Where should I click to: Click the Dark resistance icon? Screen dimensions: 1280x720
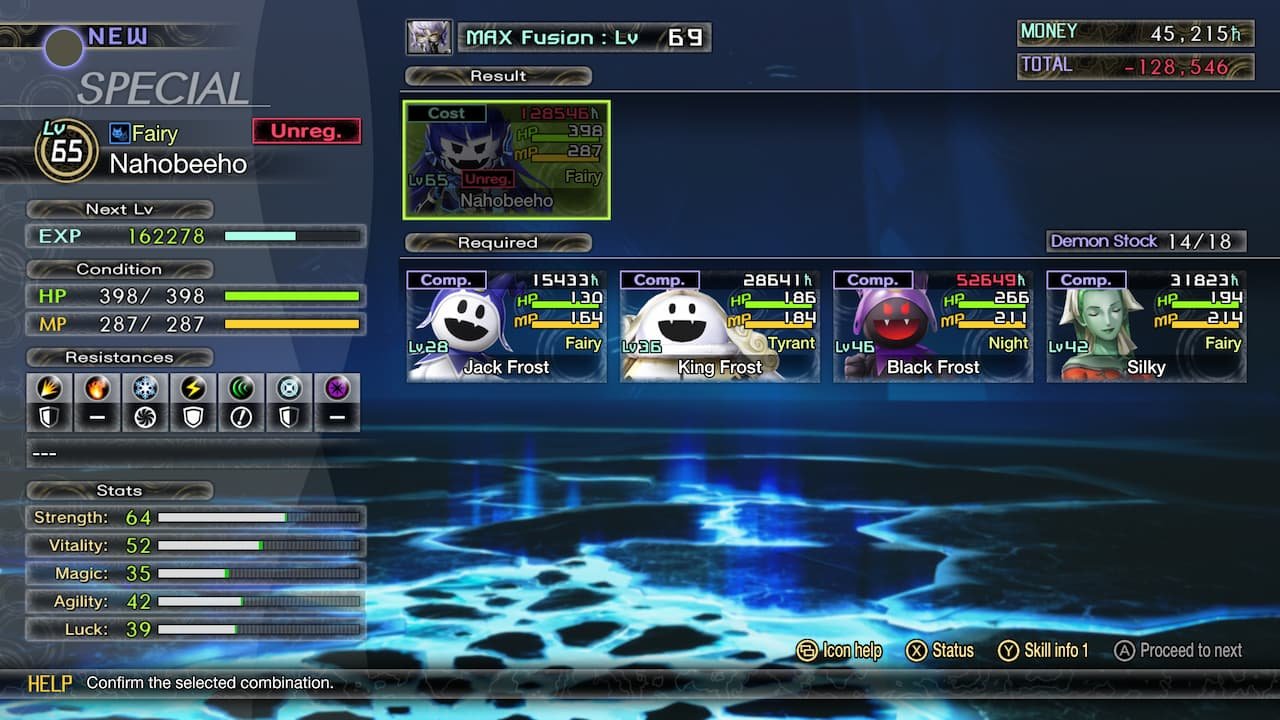pos(336,388)
